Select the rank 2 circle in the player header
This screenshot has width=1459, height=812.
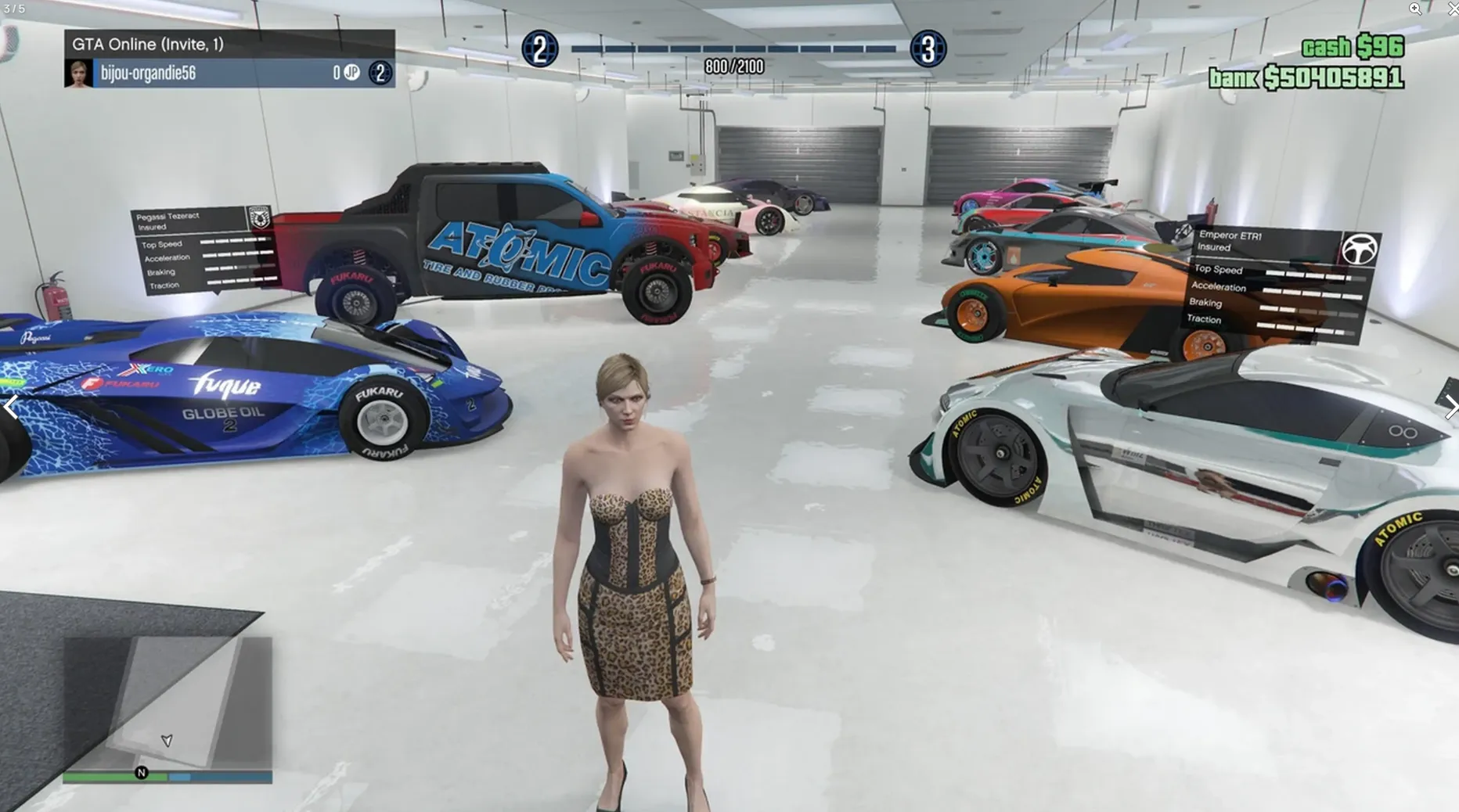380,72
